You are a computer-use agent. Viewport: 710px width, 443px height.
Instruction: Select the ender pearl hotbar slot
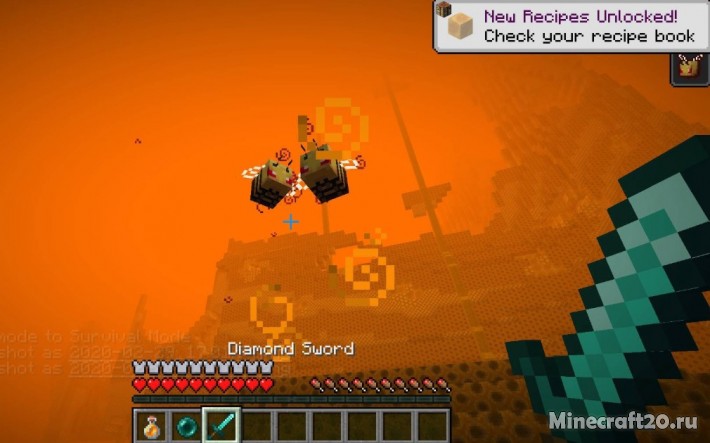[x=186, y=425]
